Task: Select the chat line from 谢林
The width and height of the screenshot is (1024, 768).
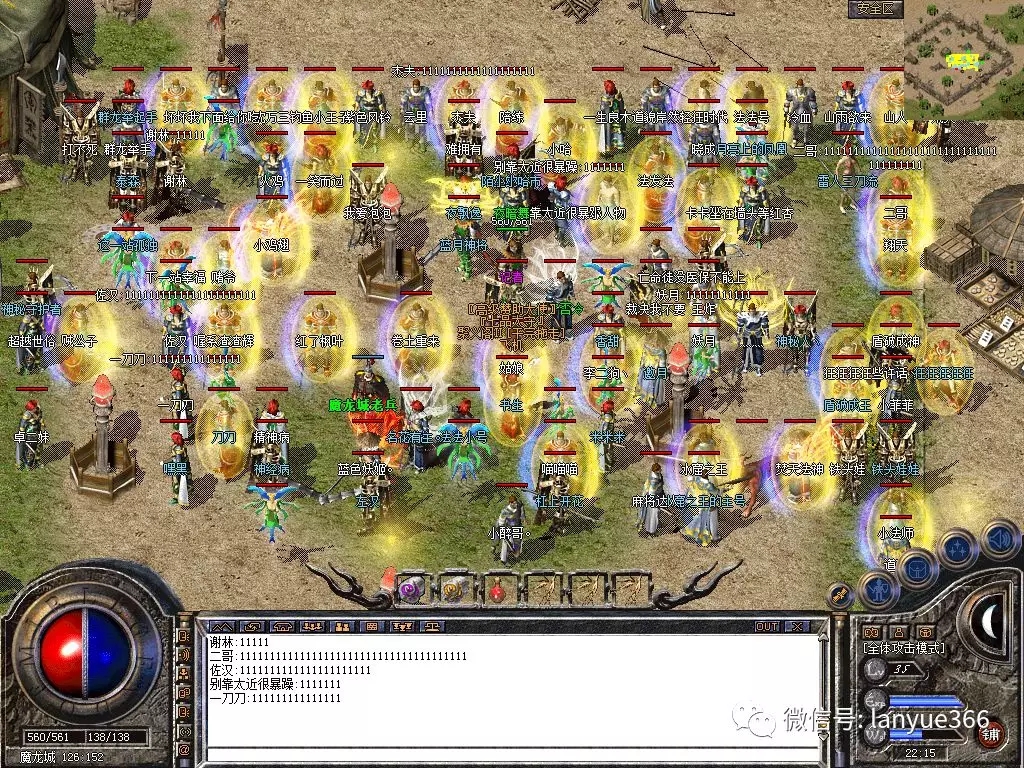Action: pos(240,641)
